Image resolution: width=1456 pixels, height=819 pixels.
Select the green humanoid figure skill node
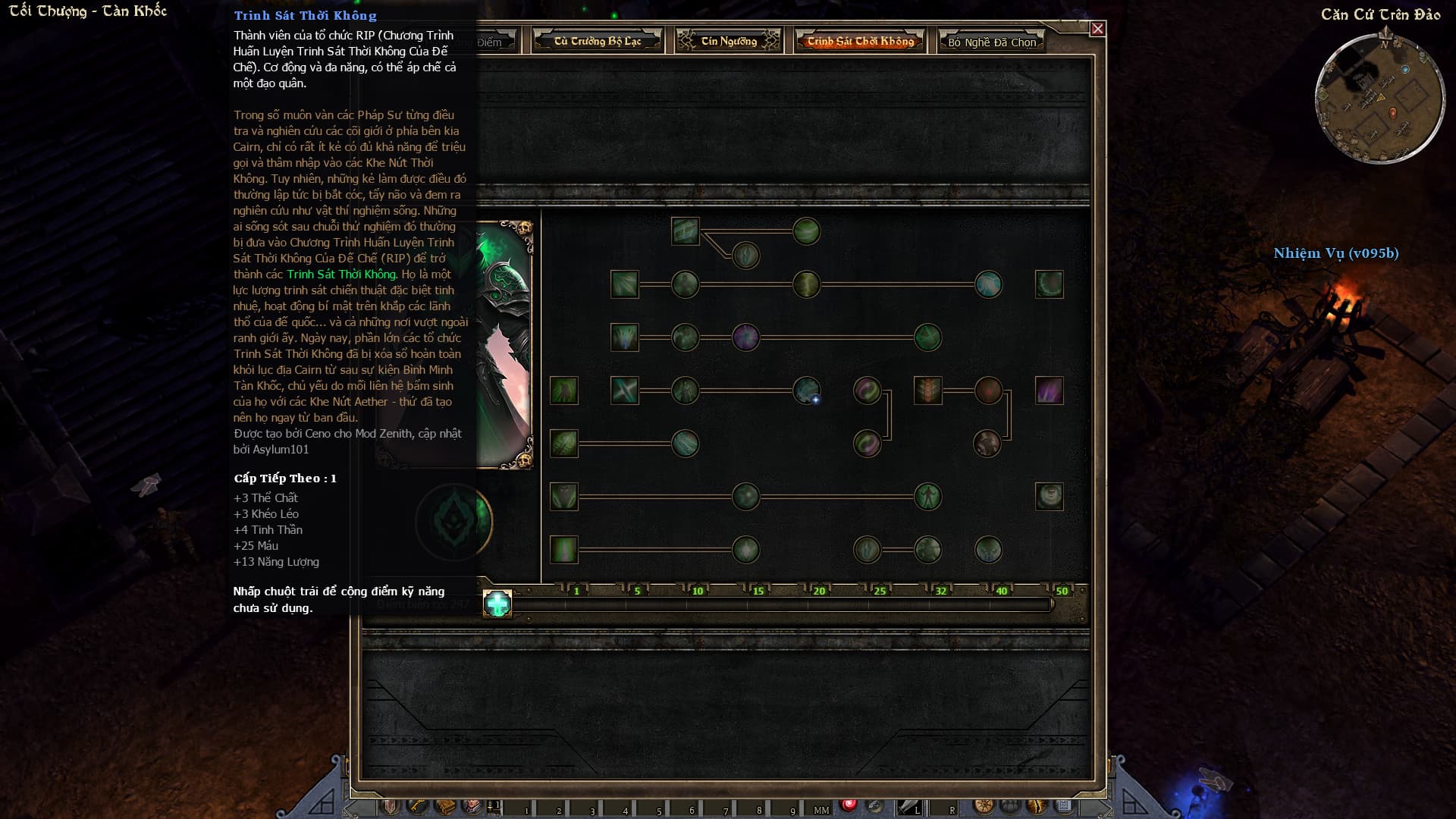927,497
